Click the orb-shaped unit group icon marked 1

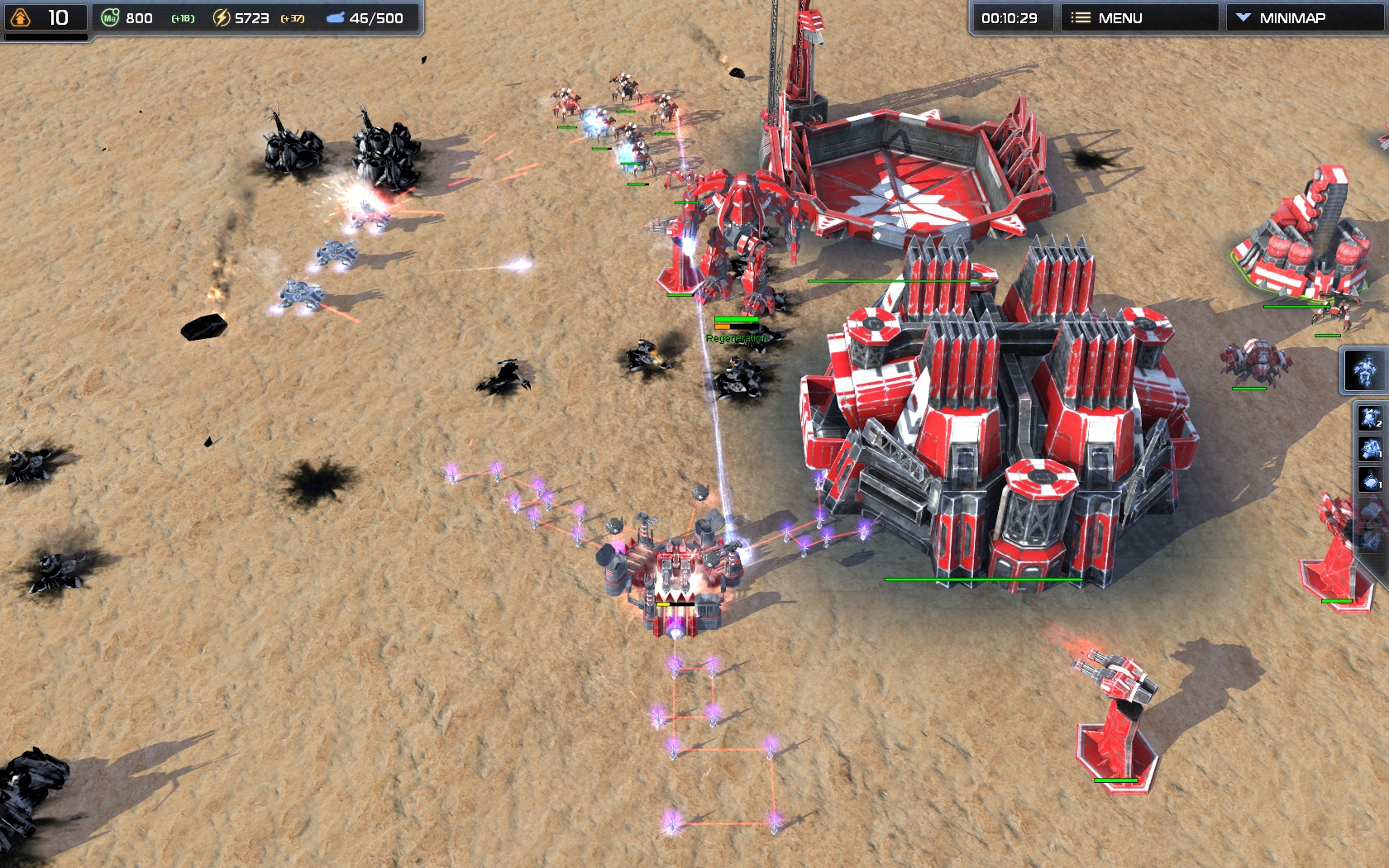pyautogui.click(x=1370, y=478)
